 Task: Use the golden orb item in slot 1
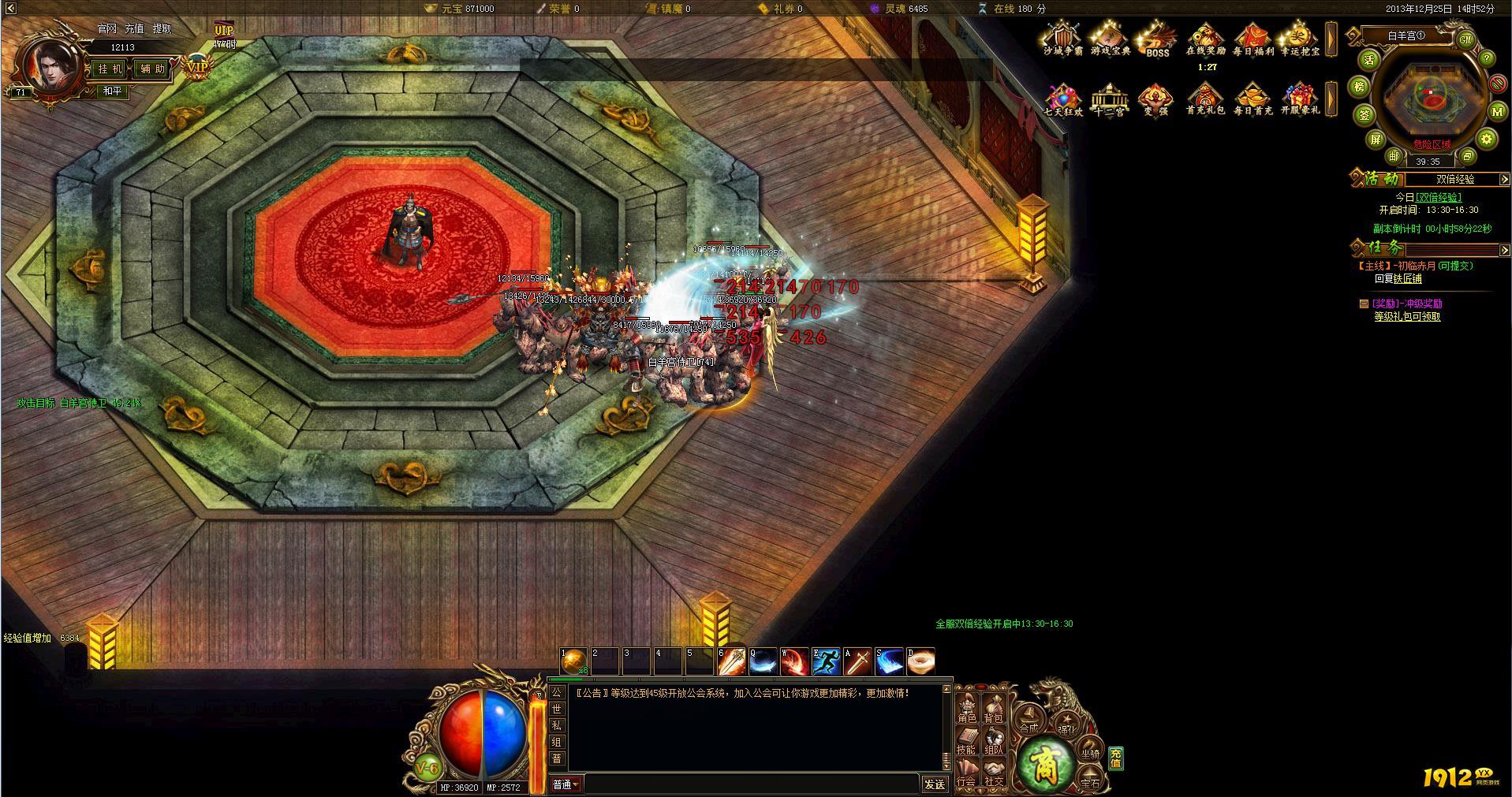[574, 661]
